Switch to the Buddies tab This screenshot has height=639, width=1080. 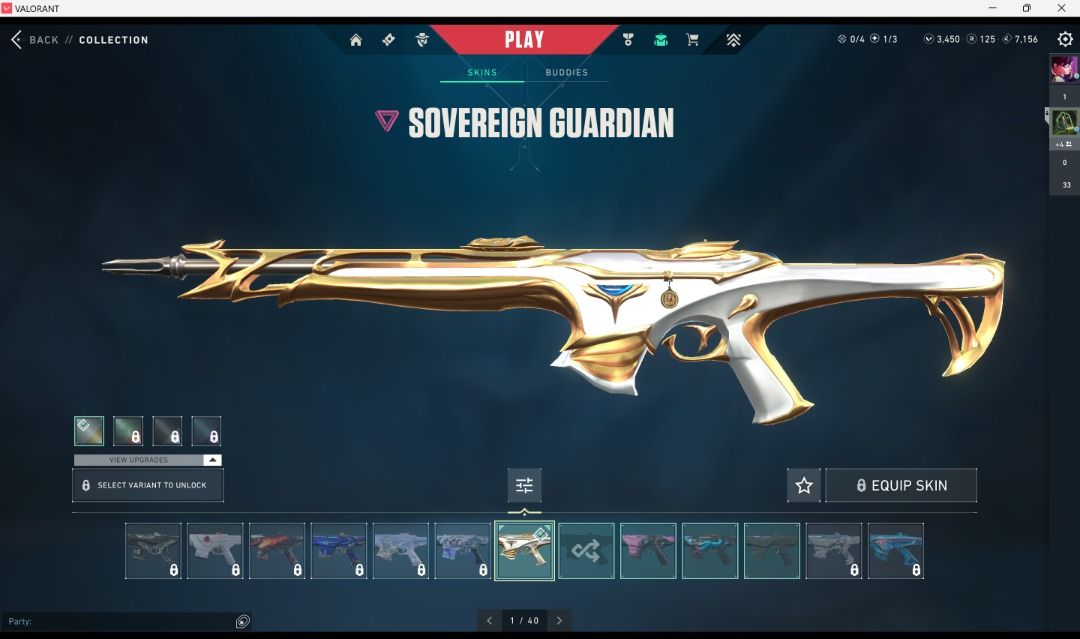[566, 72]
